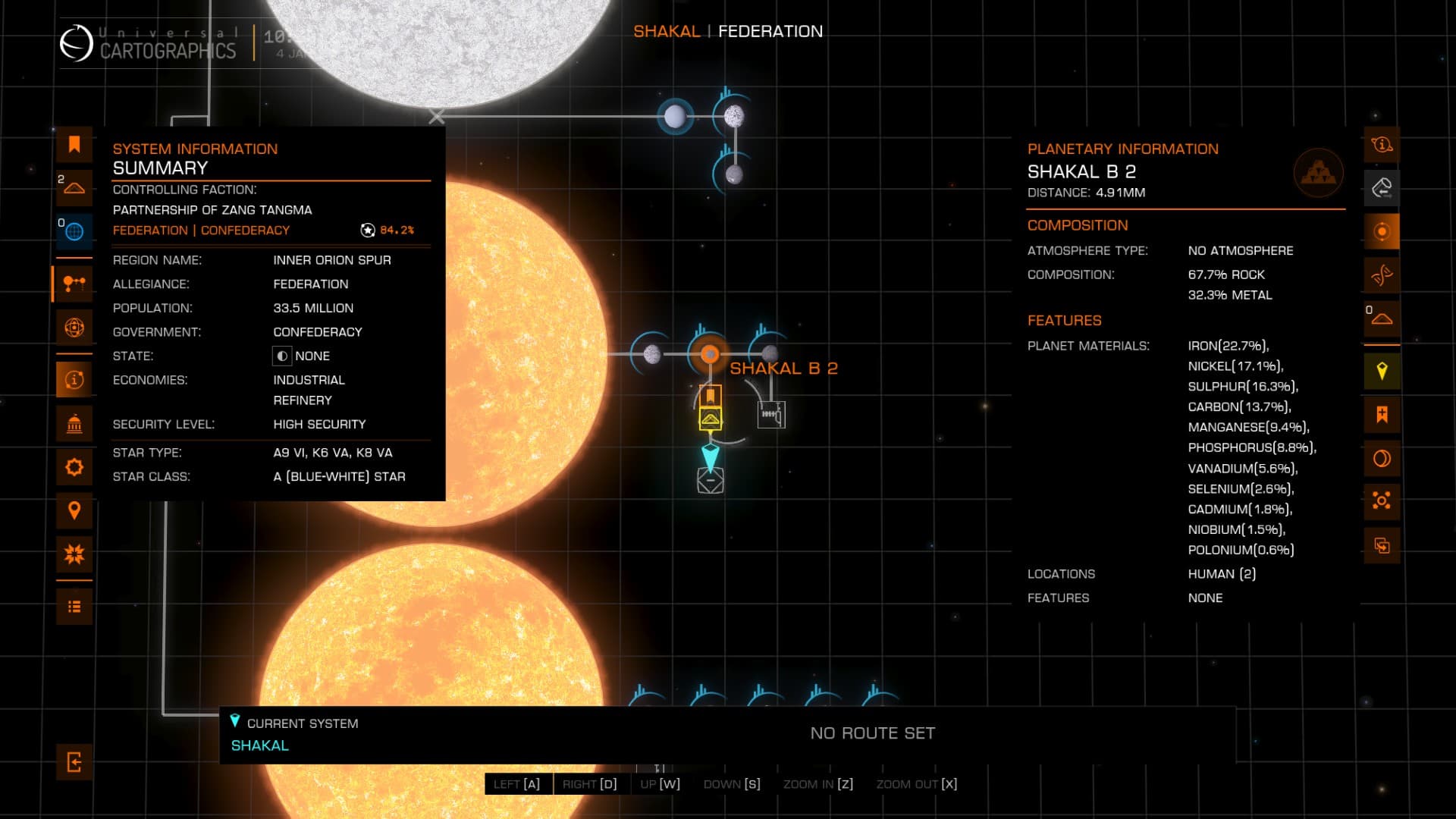This screenshot has height=819, width=1456.
Task: Select the highlighted planet Shakal B 2
Action: pos(709,353)
